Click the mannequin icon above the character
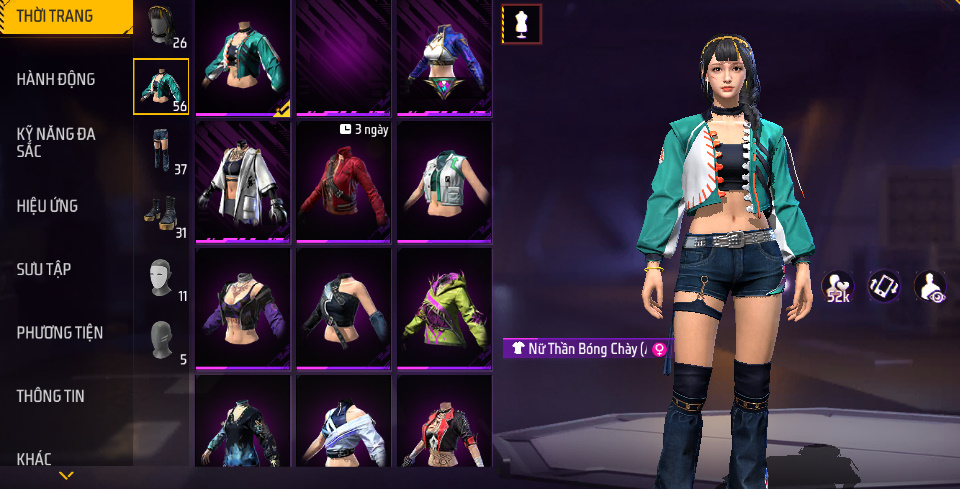Image resolution: width=960 pixels, height=489 pixels. pyautogui.click(x=521, y=24)
